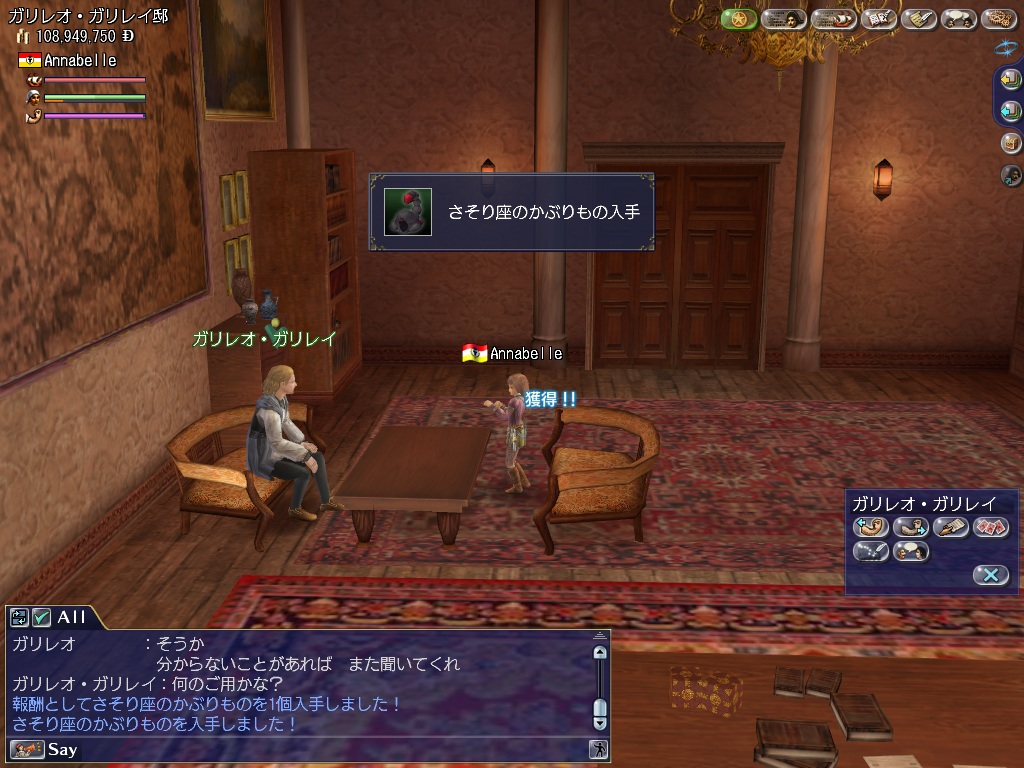Choose the arm with left arrow action
Screen dimensions: 1024x768
point(871,527)
